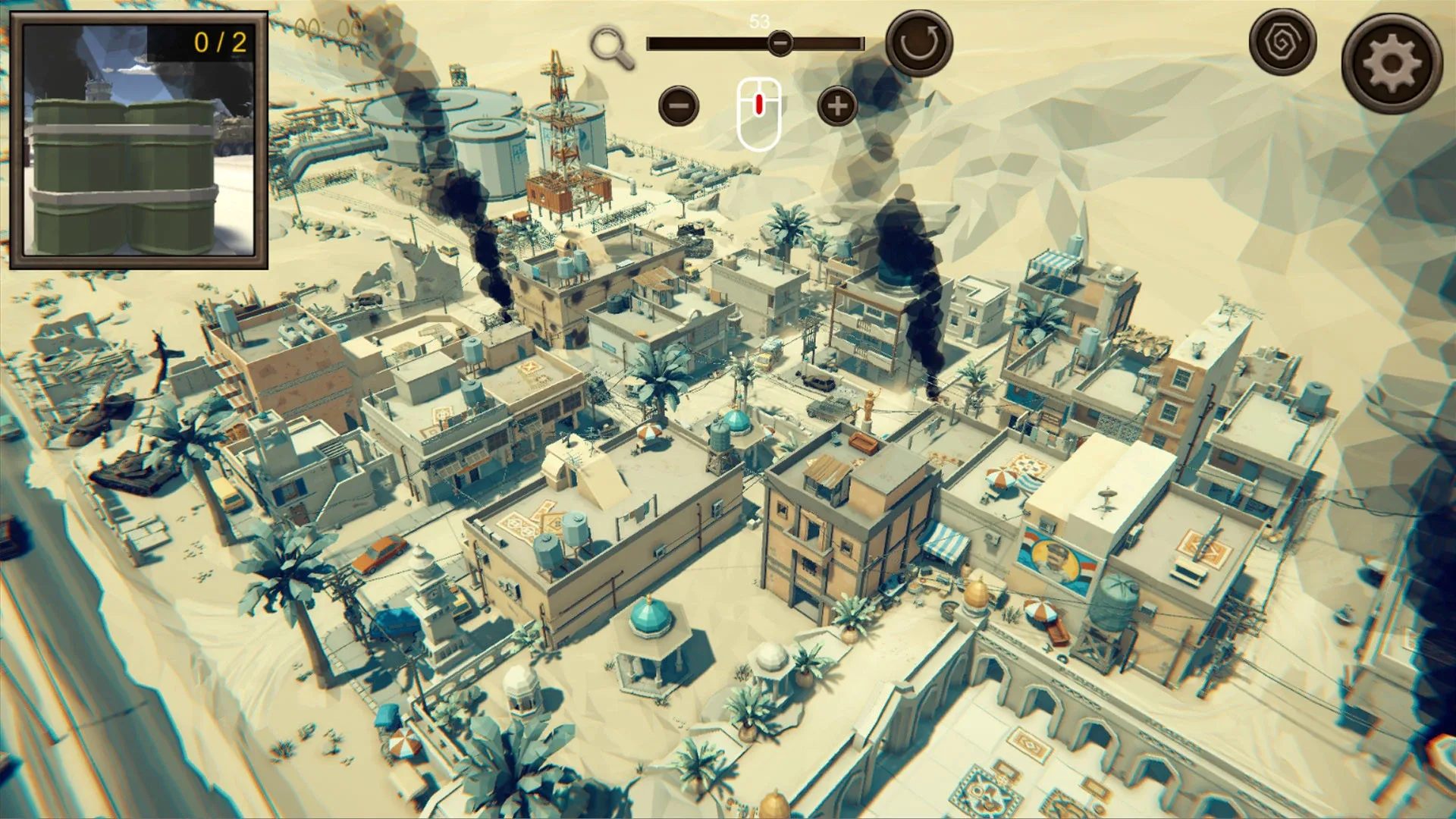Open the gear settings menu

click(x=1392, y=64)
